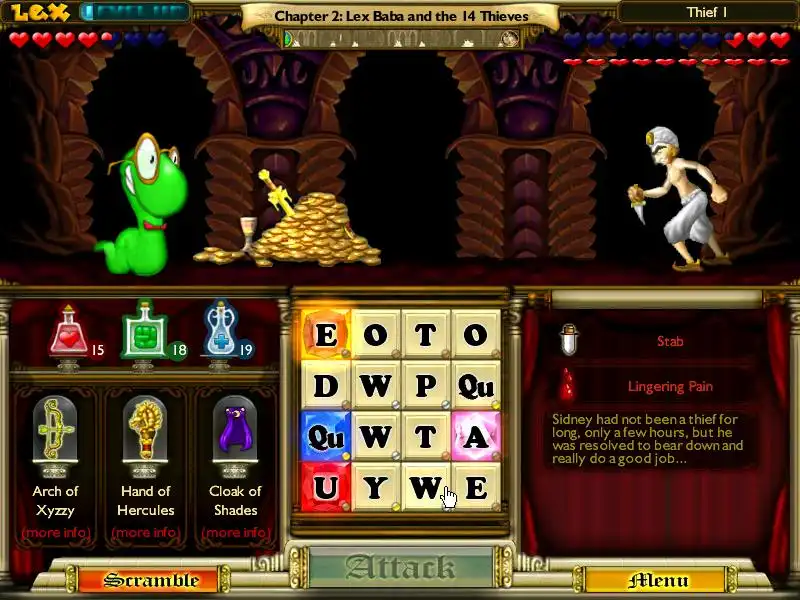Select the letter Y tile
800x600 pixels.
(x=375, y=487)
